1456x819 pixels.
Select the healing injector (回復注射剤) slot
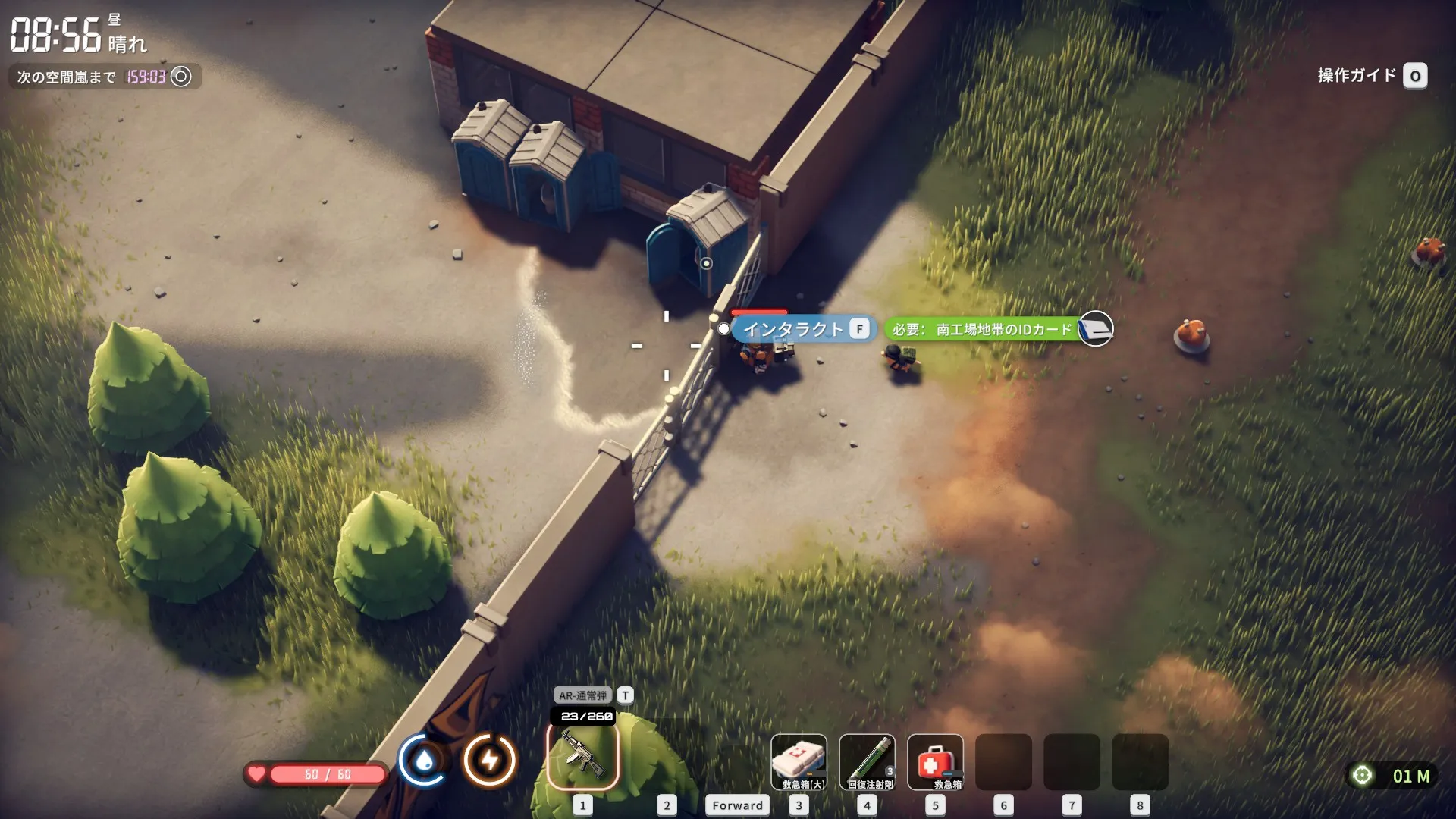coord(867,762)
